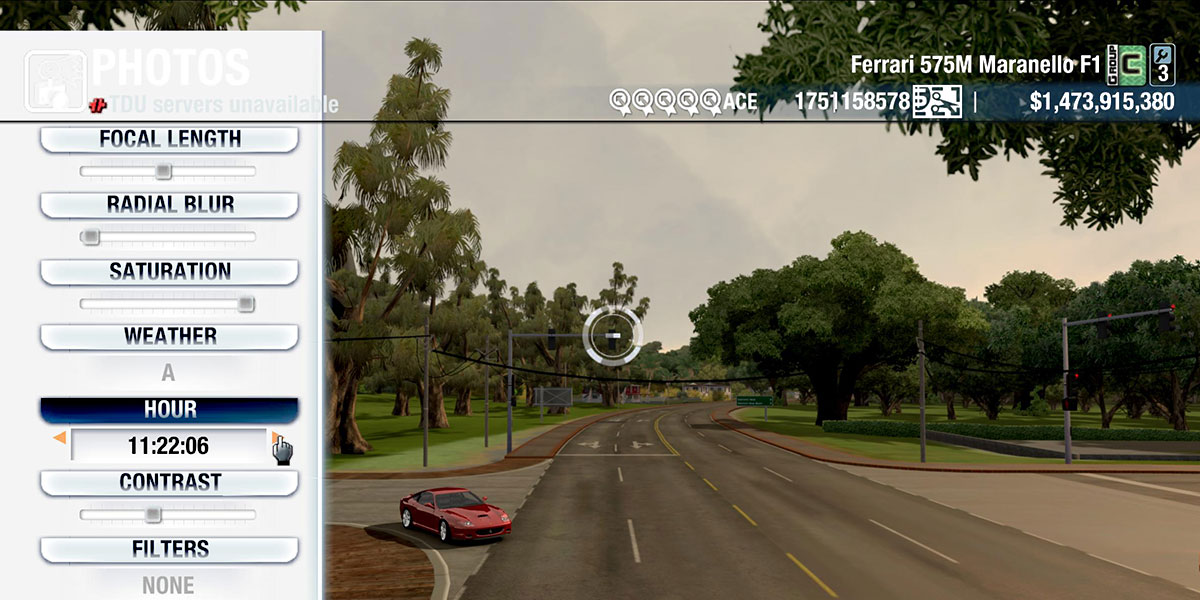The height and width of the screenshot is (600, 1200).
Task: Click the Saturation slider handle
Action: pyautogui.click(x=246, y=304)
